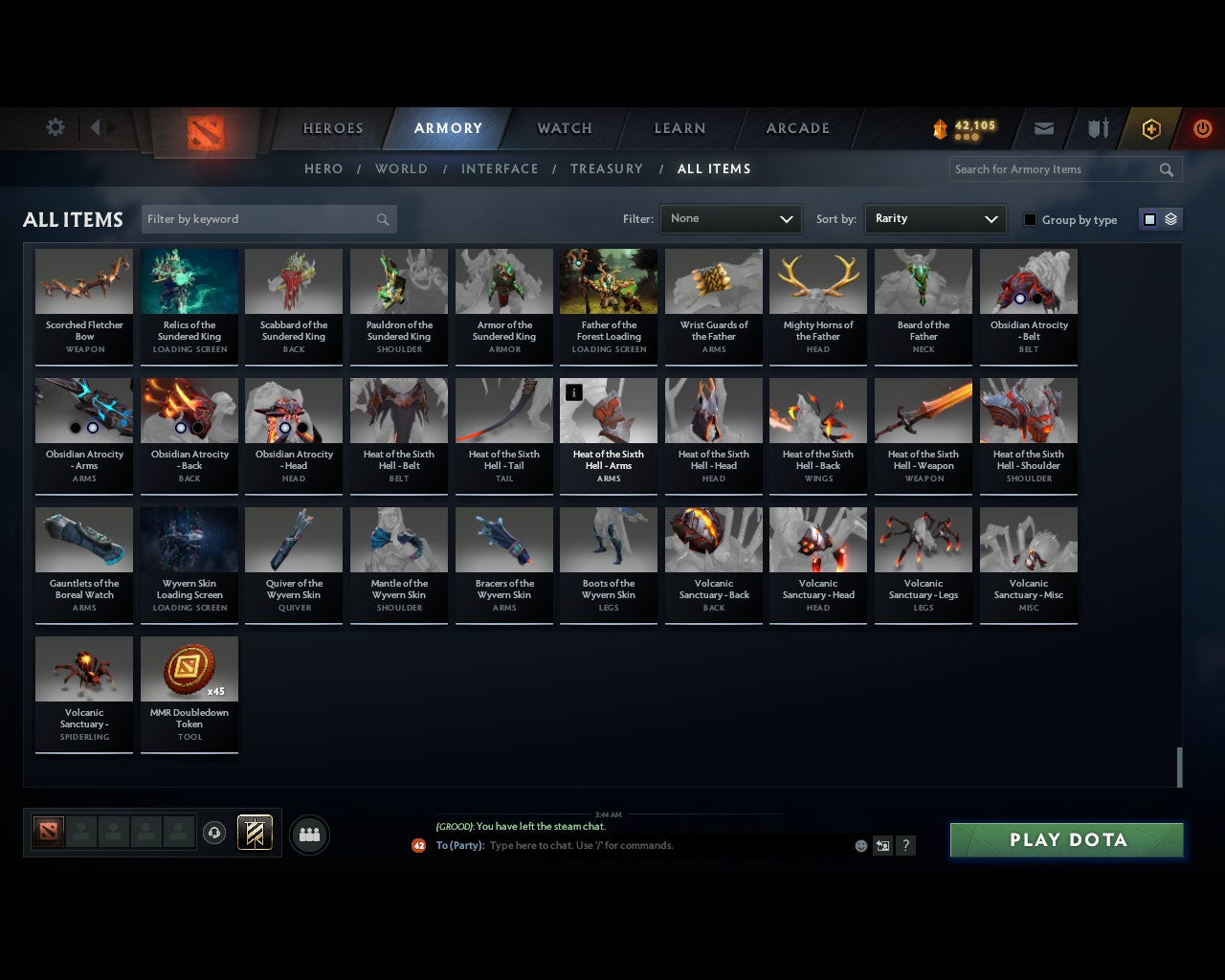Viewport: 1225px width, 980px height.
Task: Click the chat help question mark button
Action: 905,845
